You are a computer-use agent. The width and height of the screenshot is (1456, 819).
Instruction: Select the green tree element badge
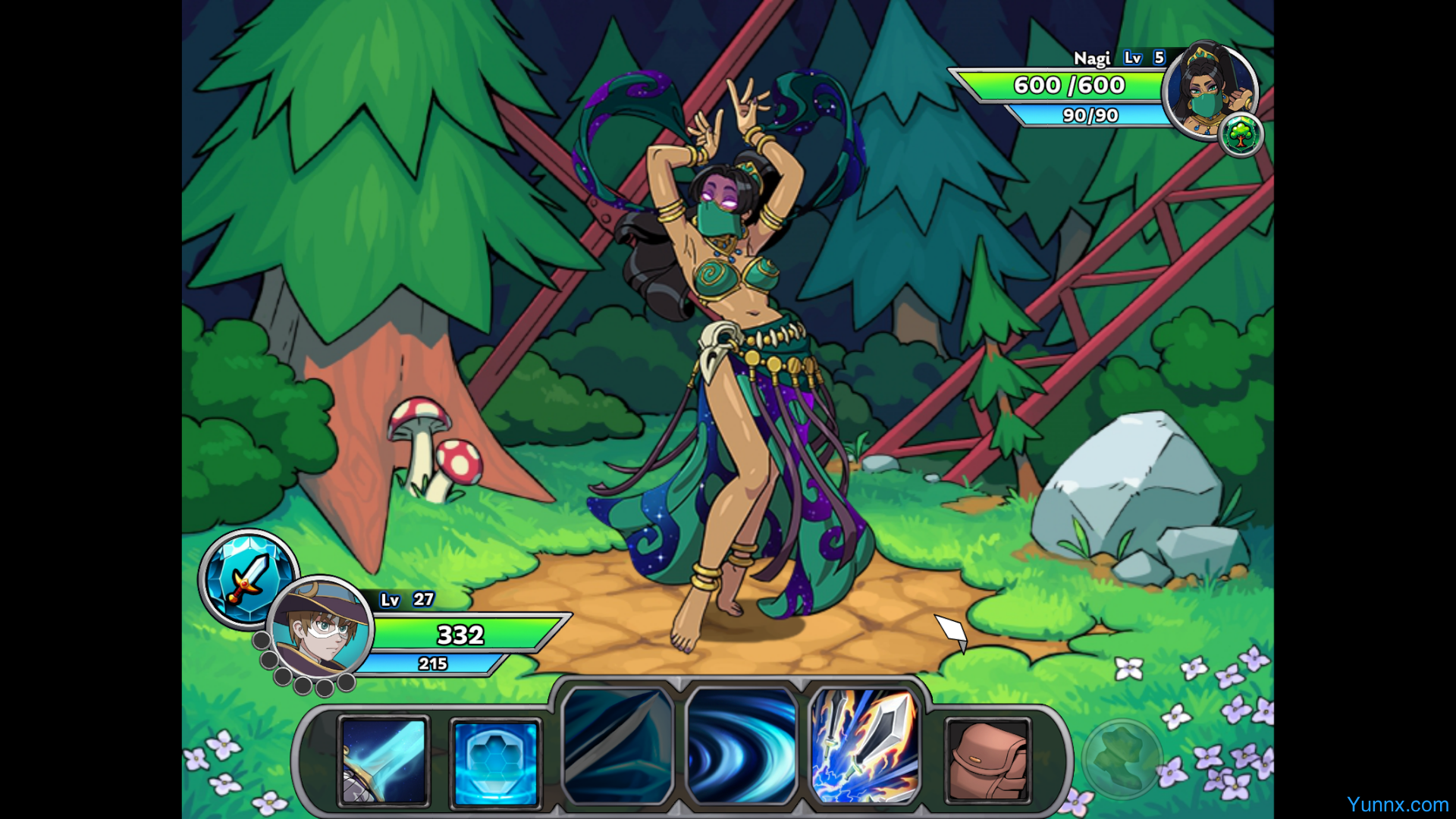[x=1241, y=135]
